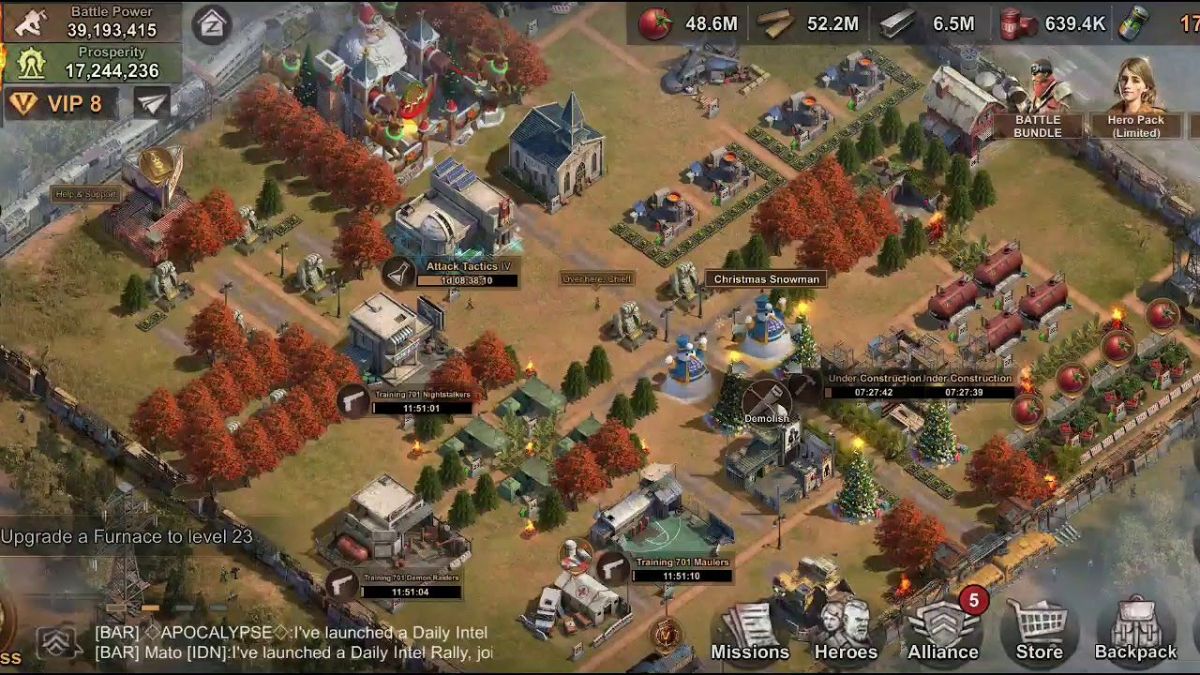The image size is (1200, 675).
Task: Click the house icon with Z
Action: 212,22
